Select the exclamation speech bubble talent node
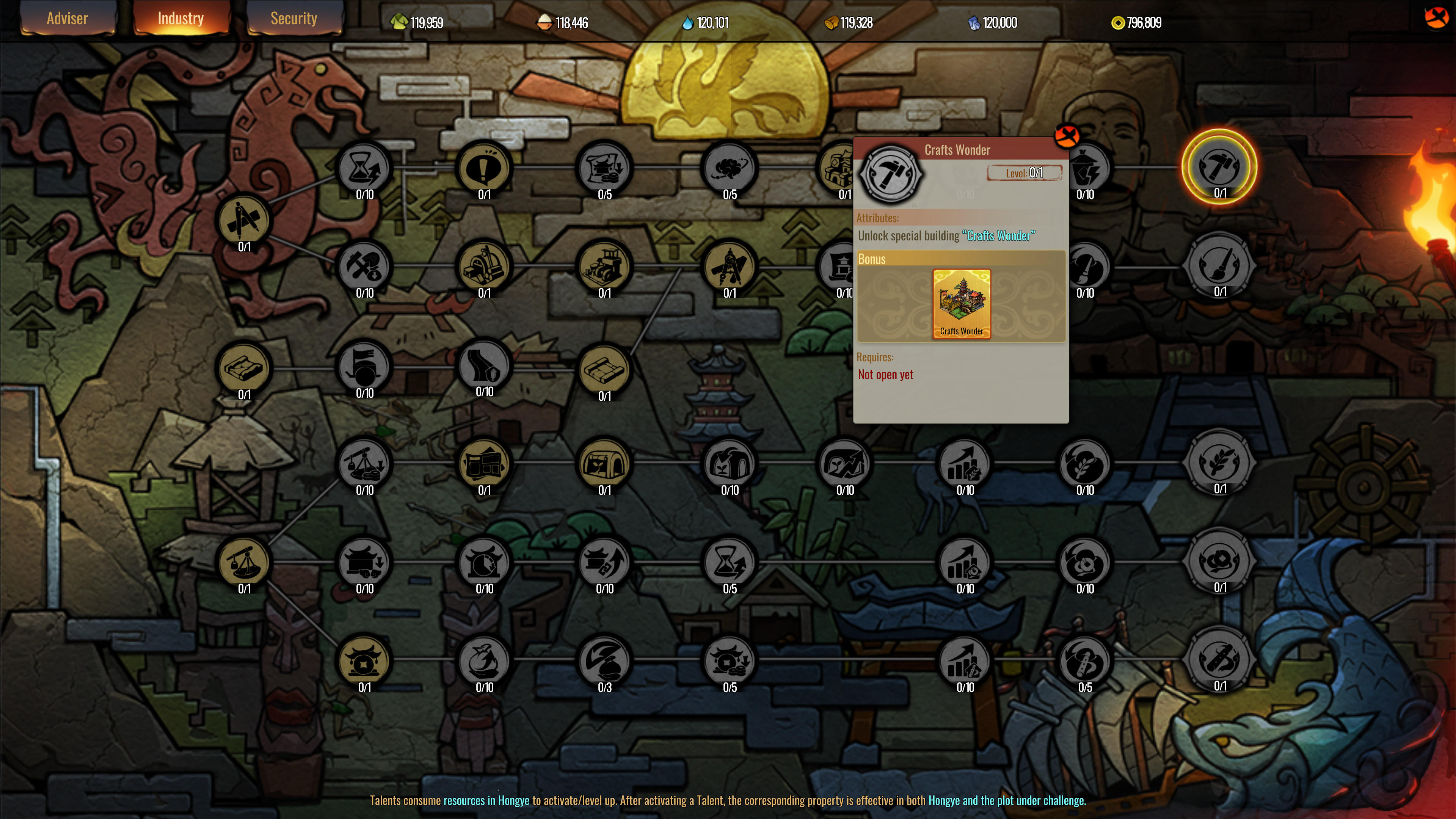Viewport: 1456px width, 819px height. (485, 167)
